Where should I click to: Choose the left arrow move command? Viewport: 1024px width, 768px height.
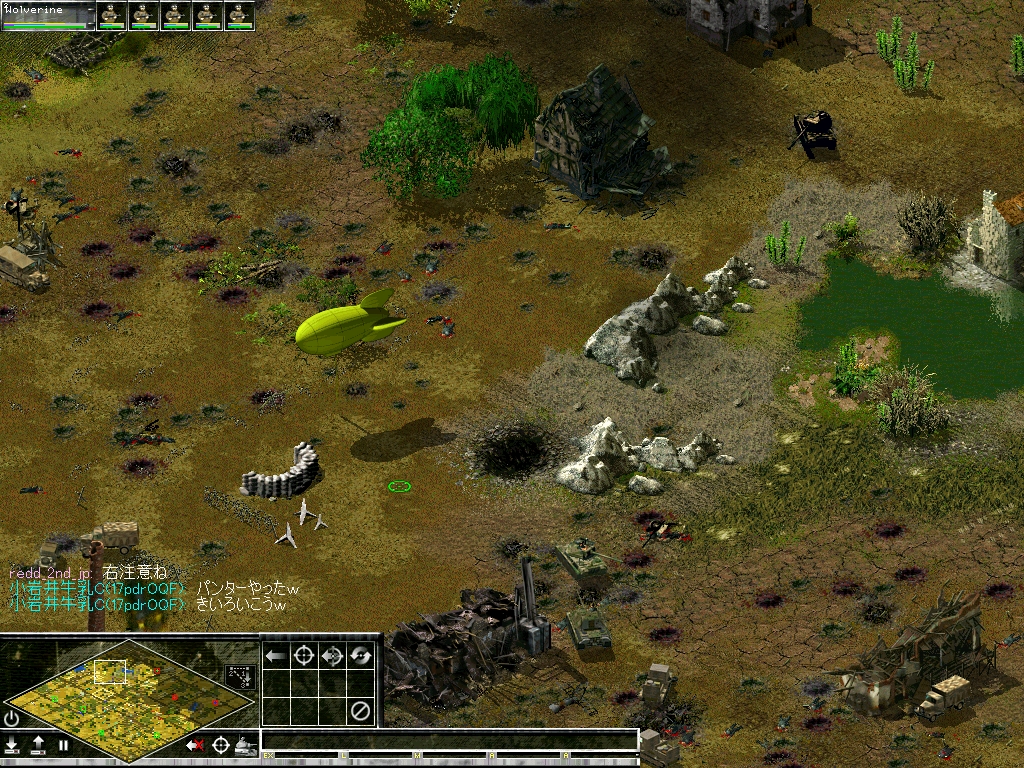click(x=275, y=656)
